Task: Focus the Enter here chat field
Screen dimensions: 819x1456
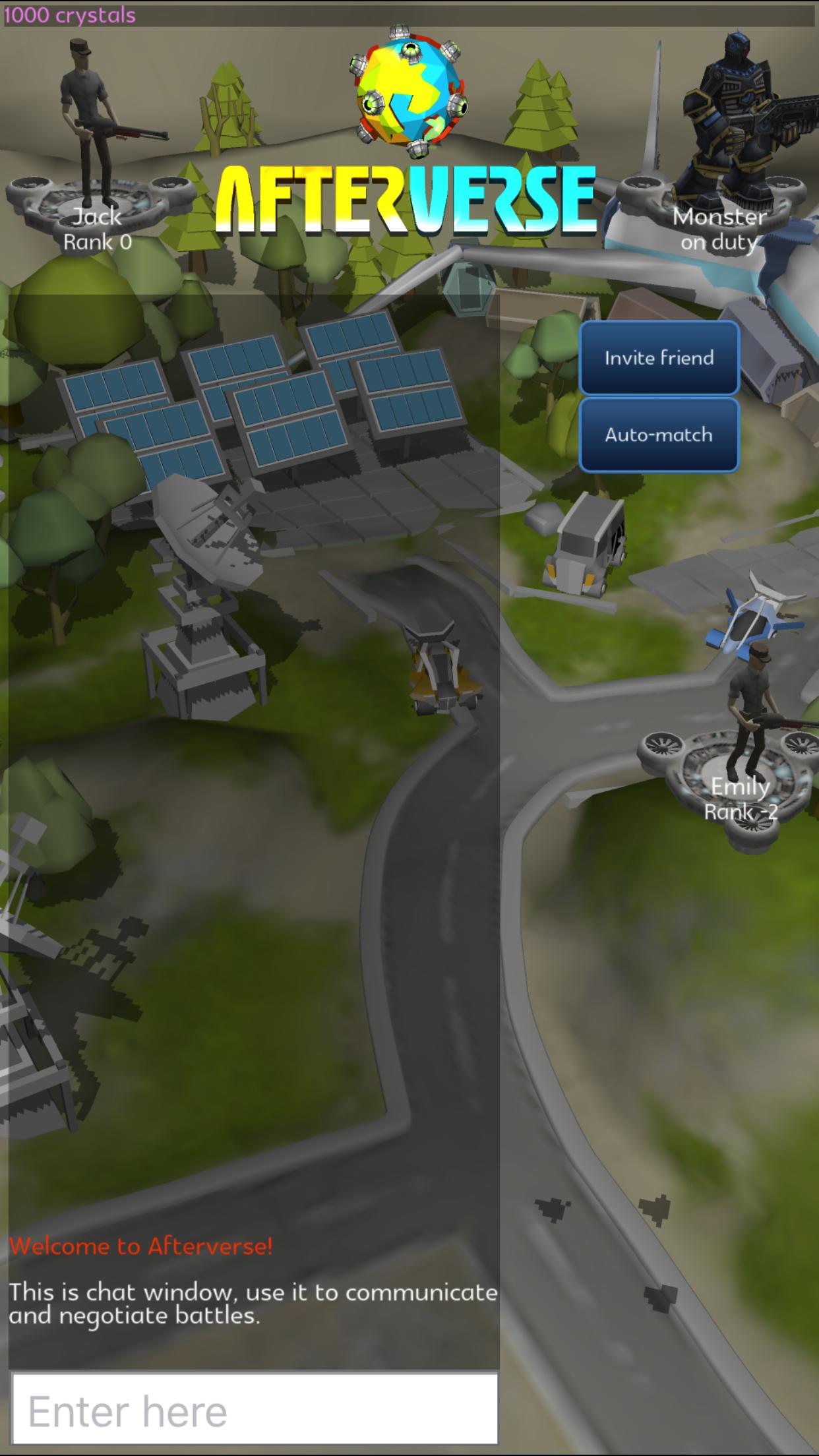Action: 255,1411
